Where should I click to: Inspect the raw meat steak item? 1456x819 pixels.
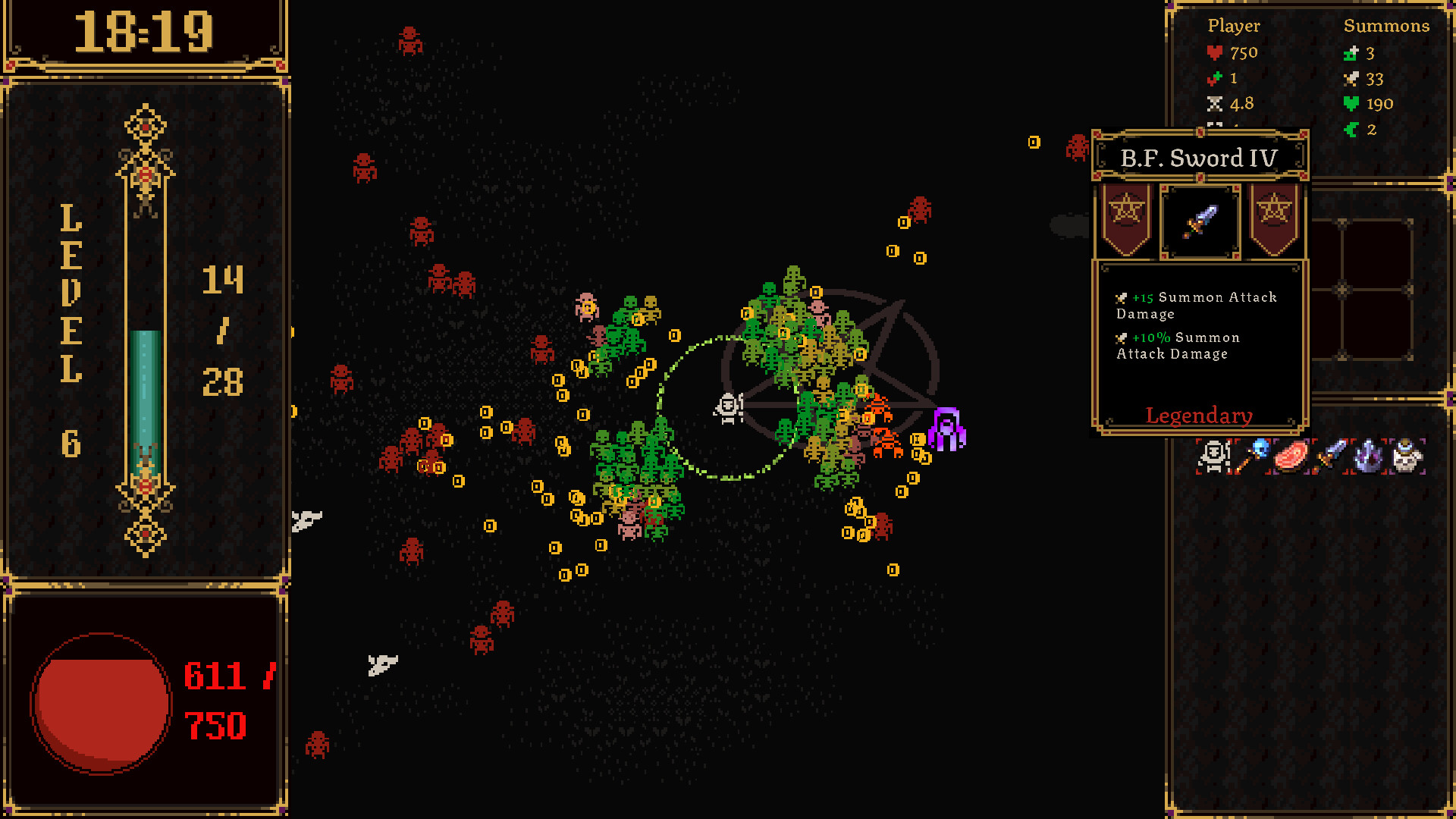1291,457
